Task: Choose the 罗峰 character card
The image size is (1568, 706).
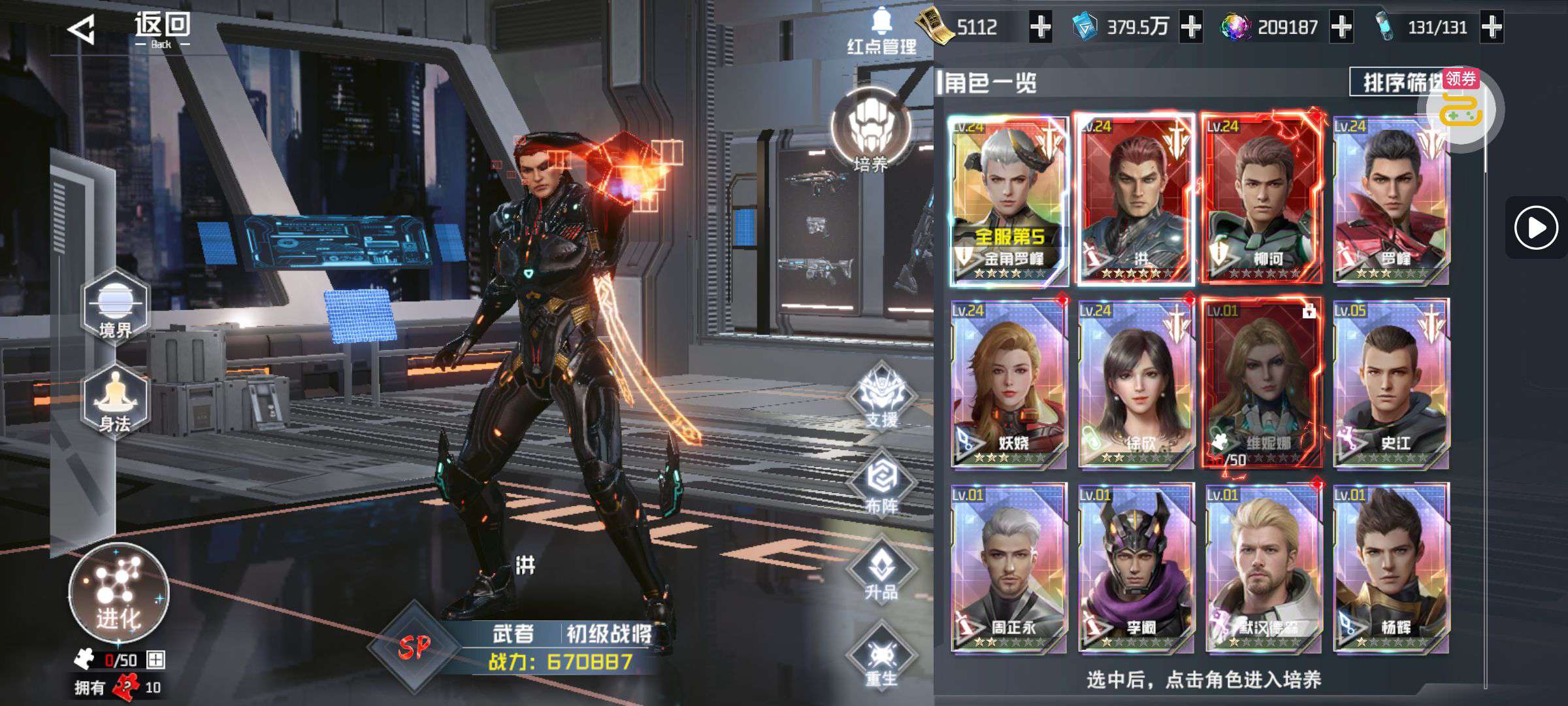Action: click(1390, 199)
